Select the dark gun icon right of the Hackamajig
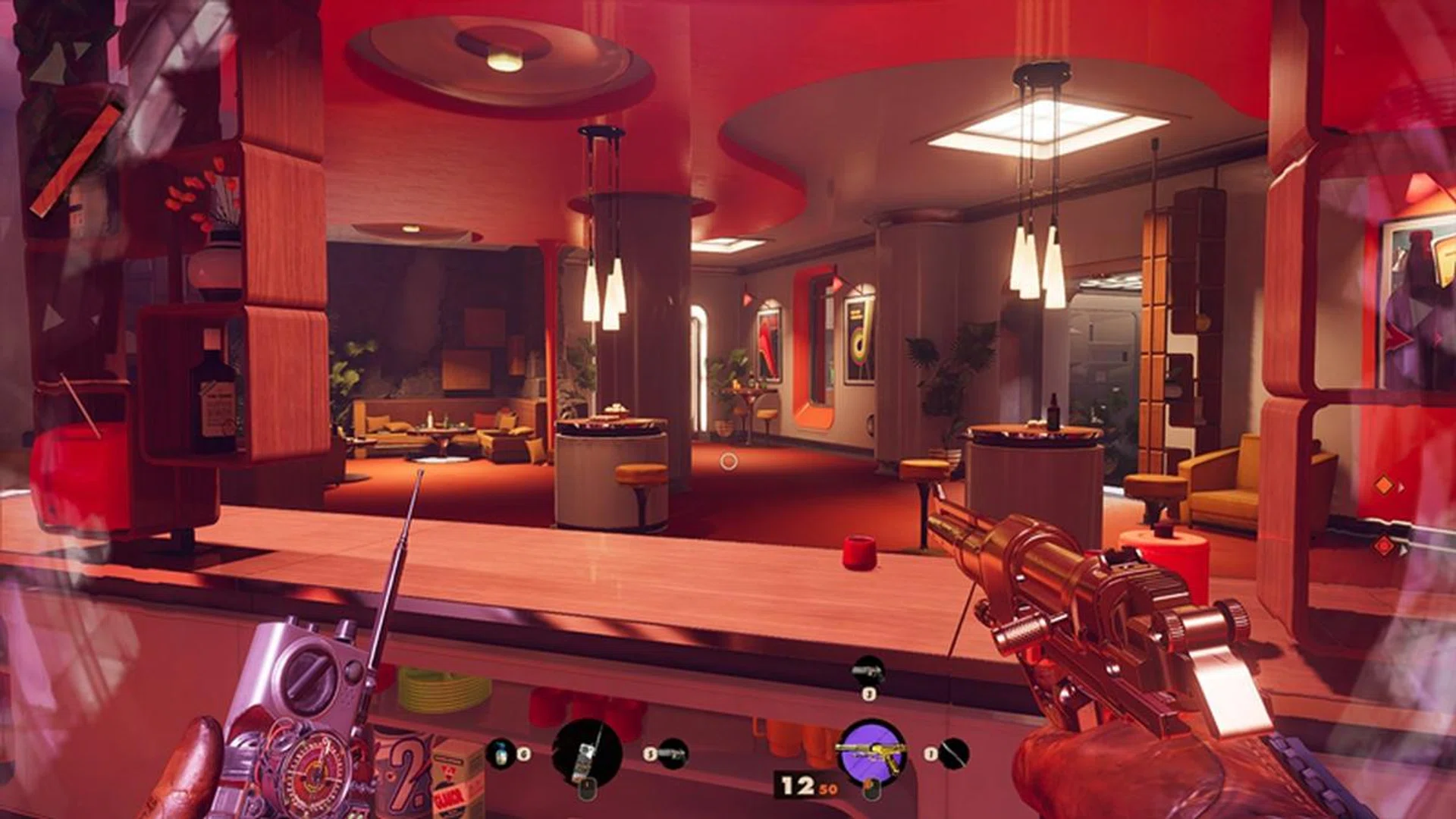 coord(673,754)
